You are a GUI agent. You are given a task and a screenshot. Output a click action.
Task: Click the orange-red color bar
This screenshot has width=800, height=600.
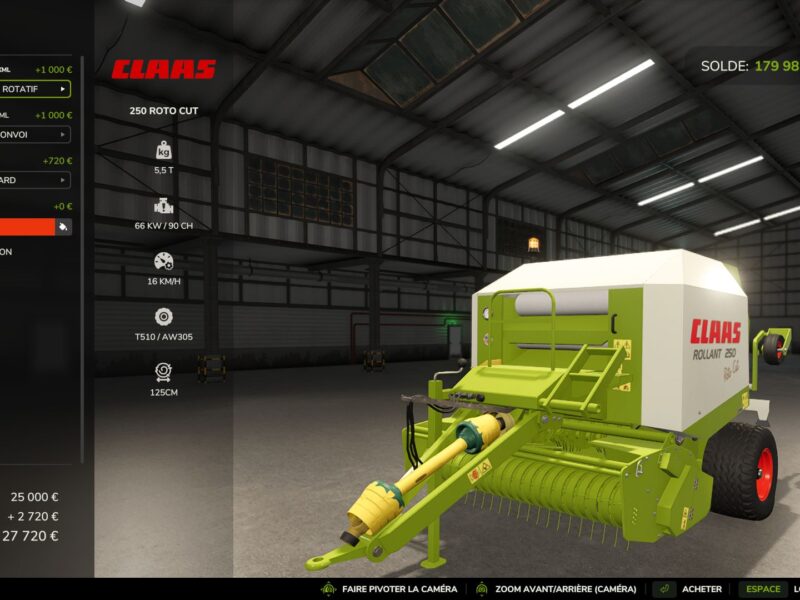coord(26,227)
